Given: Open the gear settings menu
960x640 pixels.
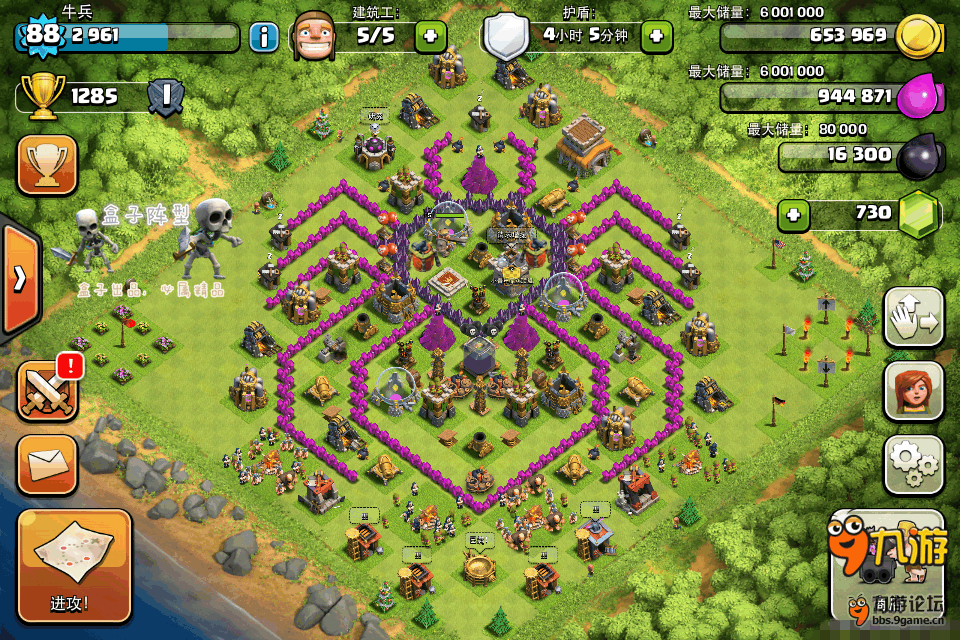Looking at the screenshot, I should [914, 464].
